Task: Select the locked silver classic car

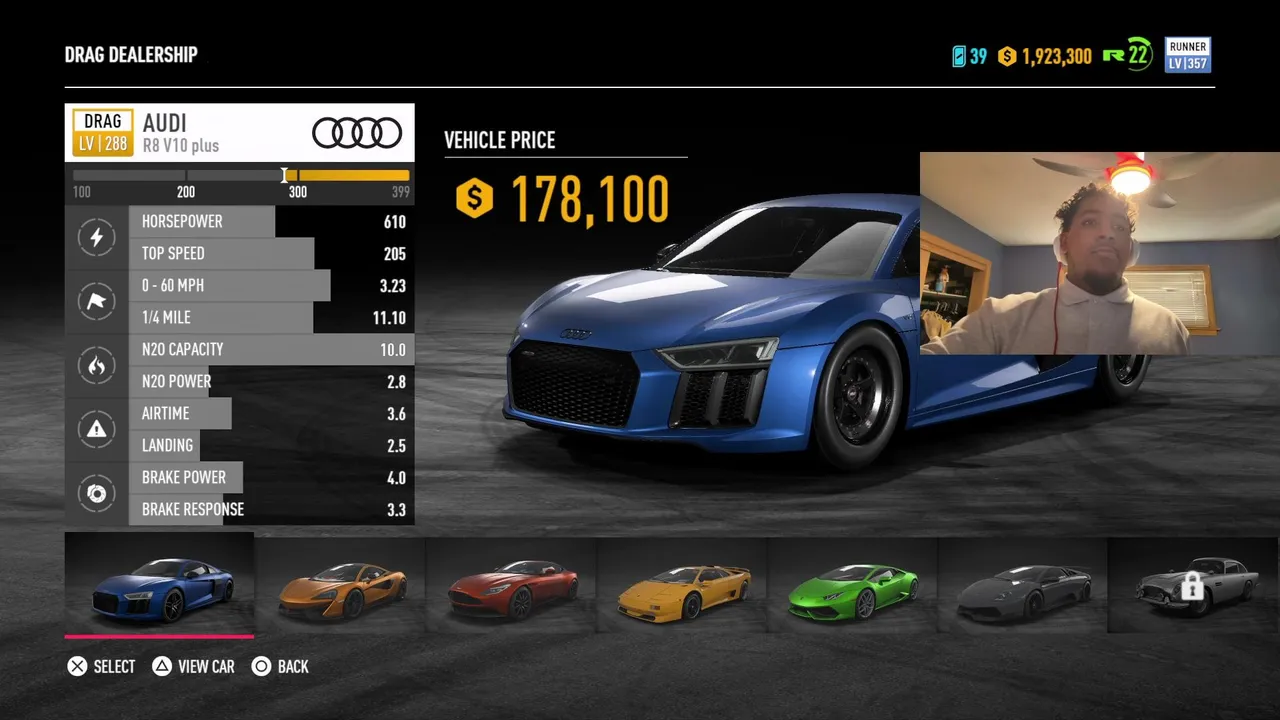Action: coord(1192,587)
